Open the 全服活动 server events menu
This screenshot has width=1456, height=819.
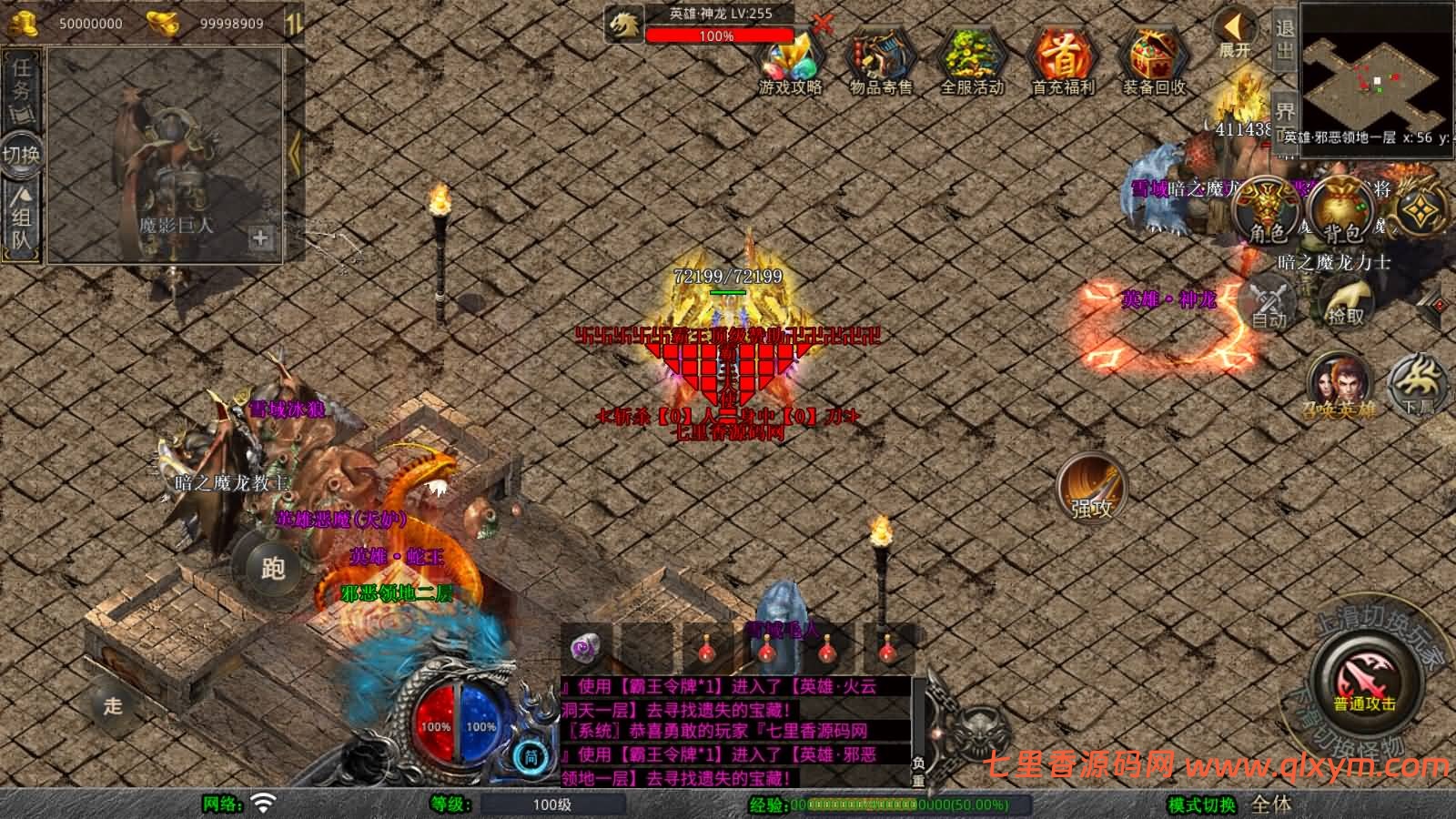click(x=971, y=63)
